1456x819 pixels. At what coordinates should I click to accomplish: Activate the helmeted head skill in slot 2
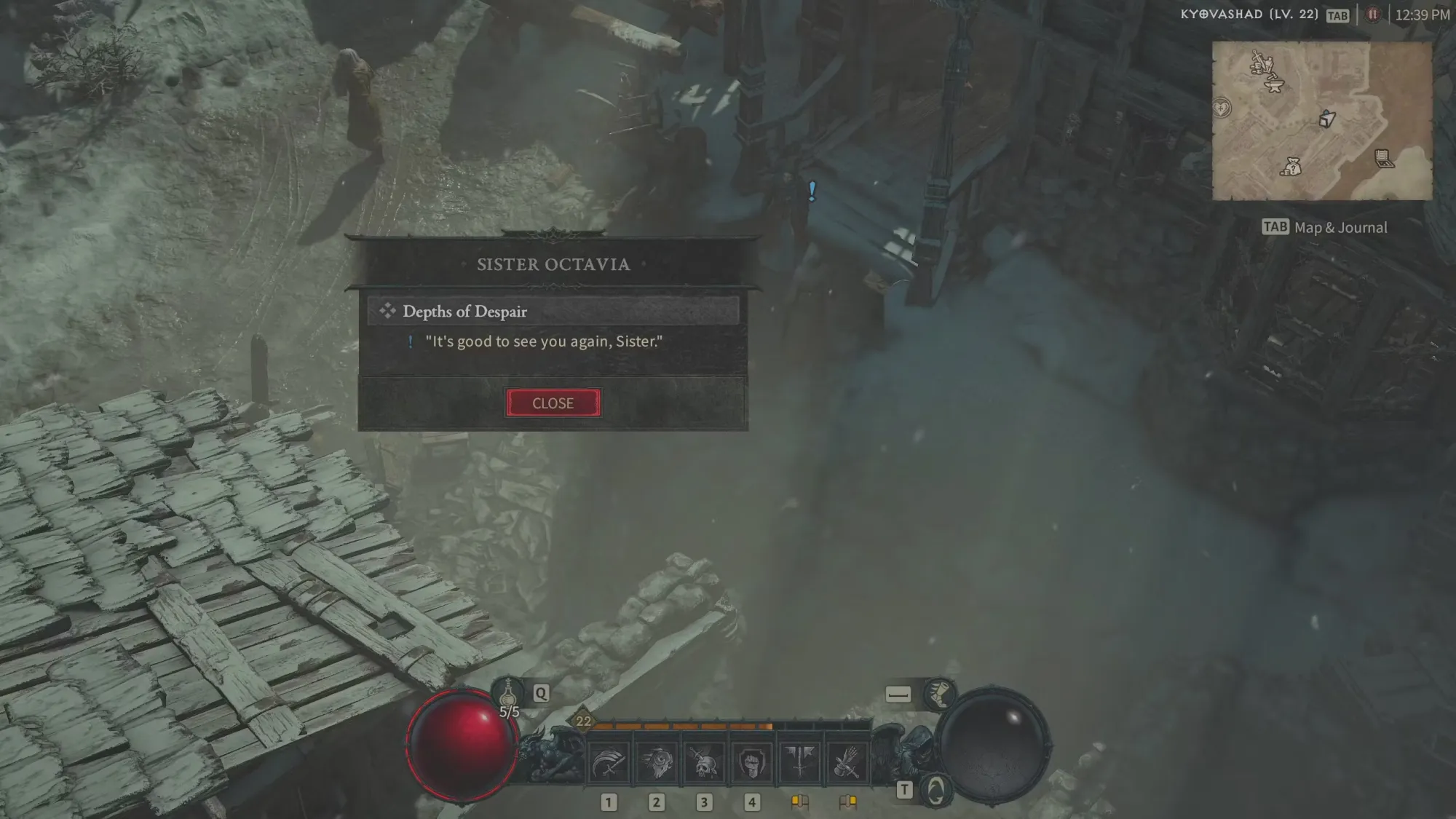(657, 763)
